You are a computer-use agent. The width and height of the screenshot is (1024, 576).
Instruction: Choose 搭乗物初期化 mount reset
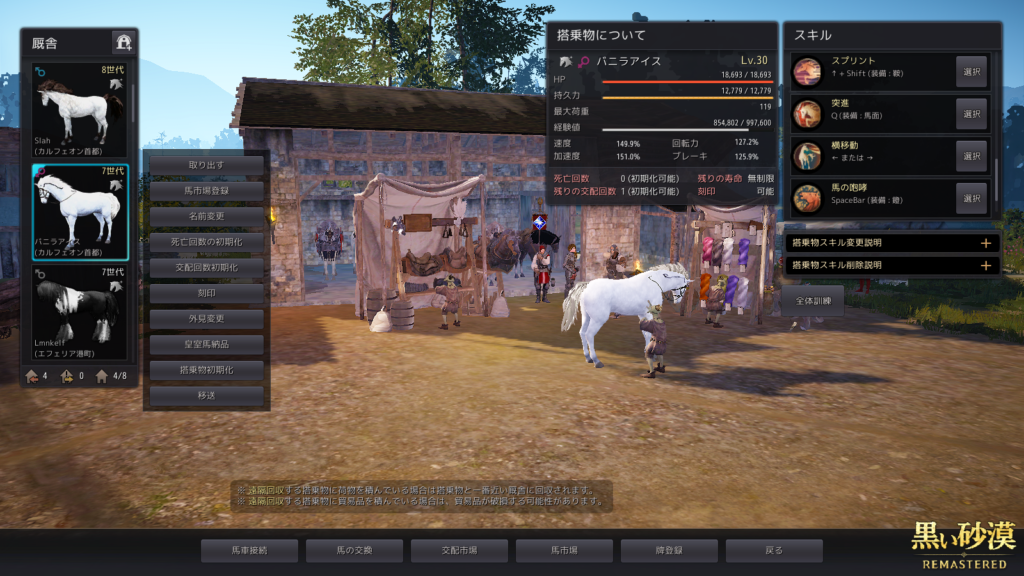(206, 371)
